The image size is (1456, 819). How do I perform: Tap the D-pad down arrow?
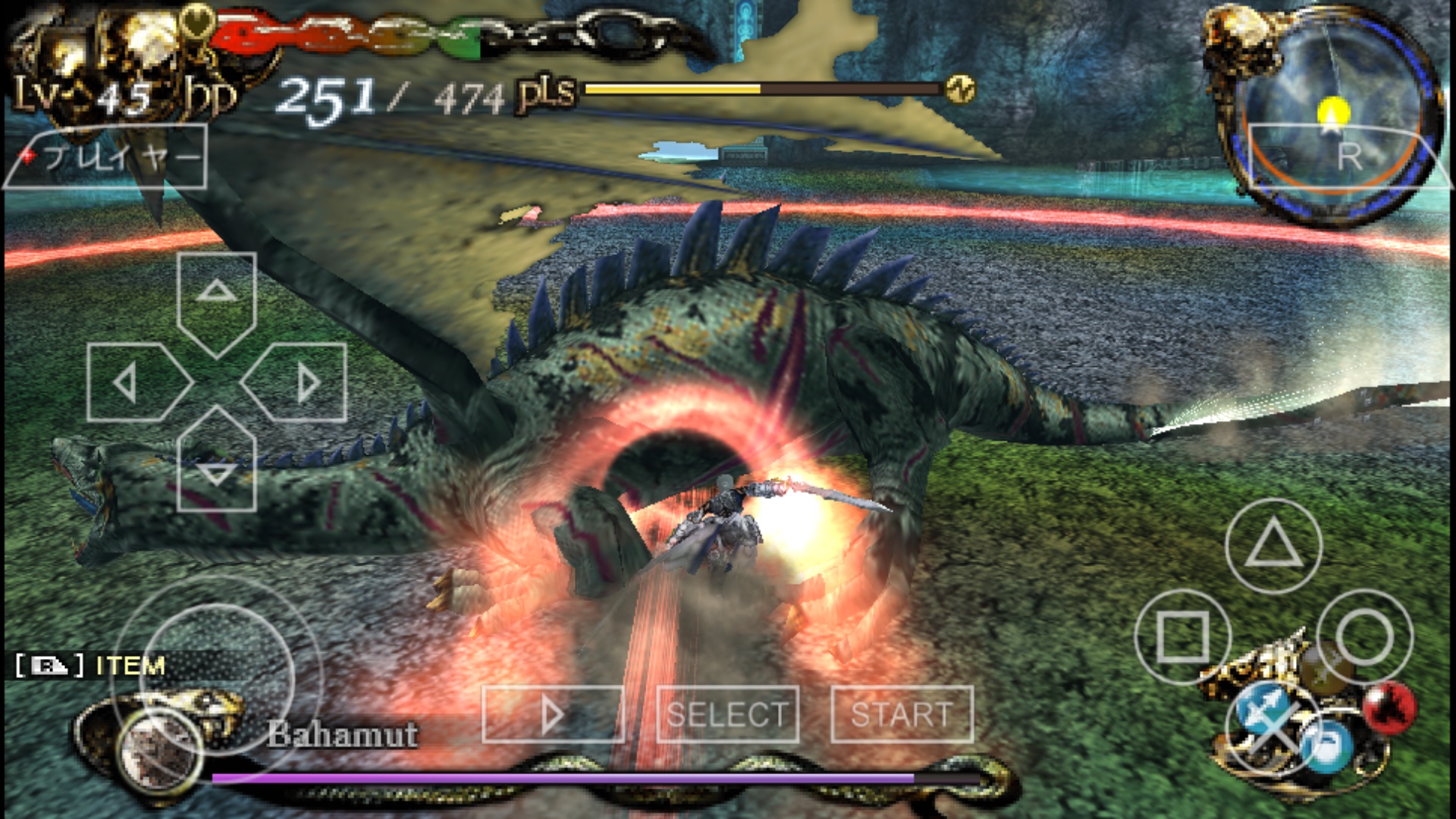tap(216, 464)
